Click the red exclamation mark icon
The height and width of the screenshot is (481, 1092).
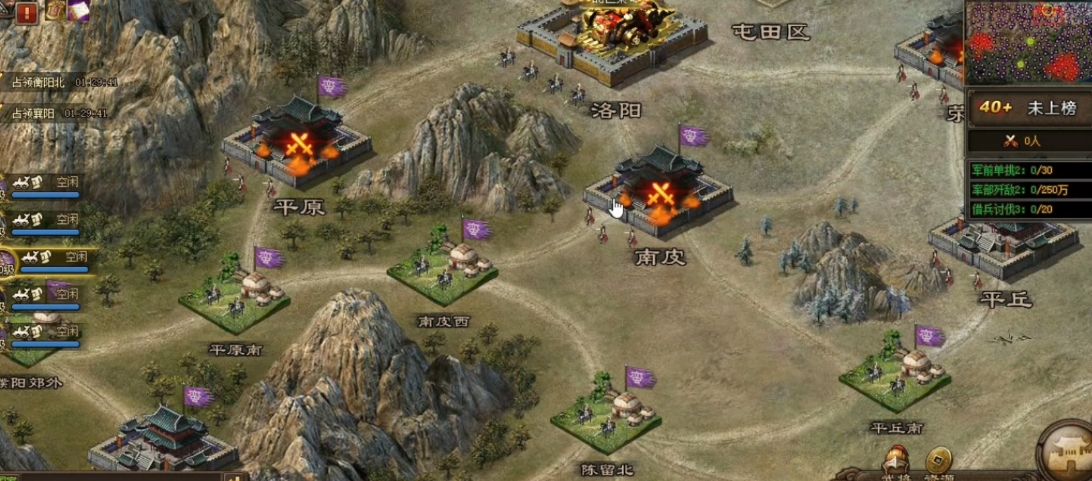pyautogui.click(x=26, y=12)
